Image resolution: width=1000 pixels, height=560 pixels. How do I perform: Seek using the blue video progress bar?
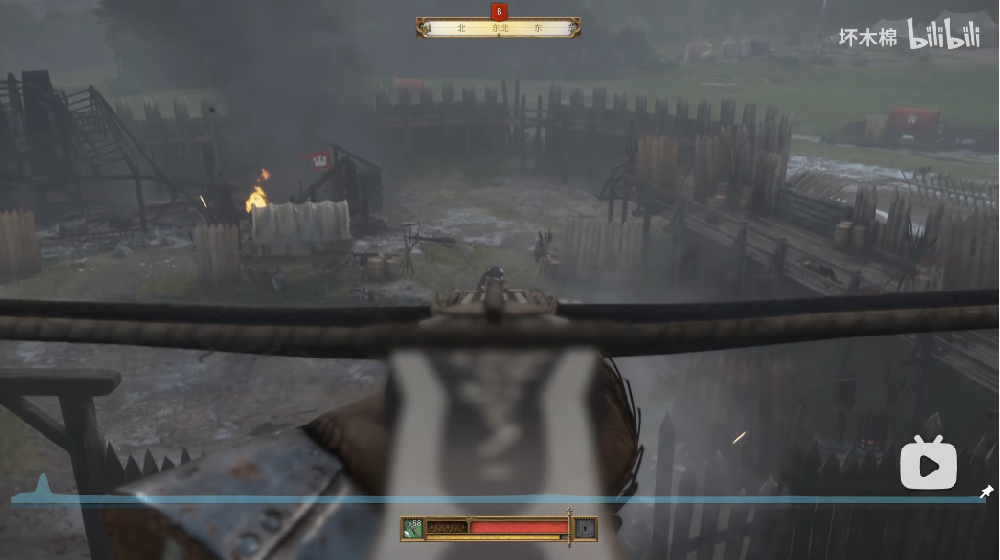click(x=500, y=499)
